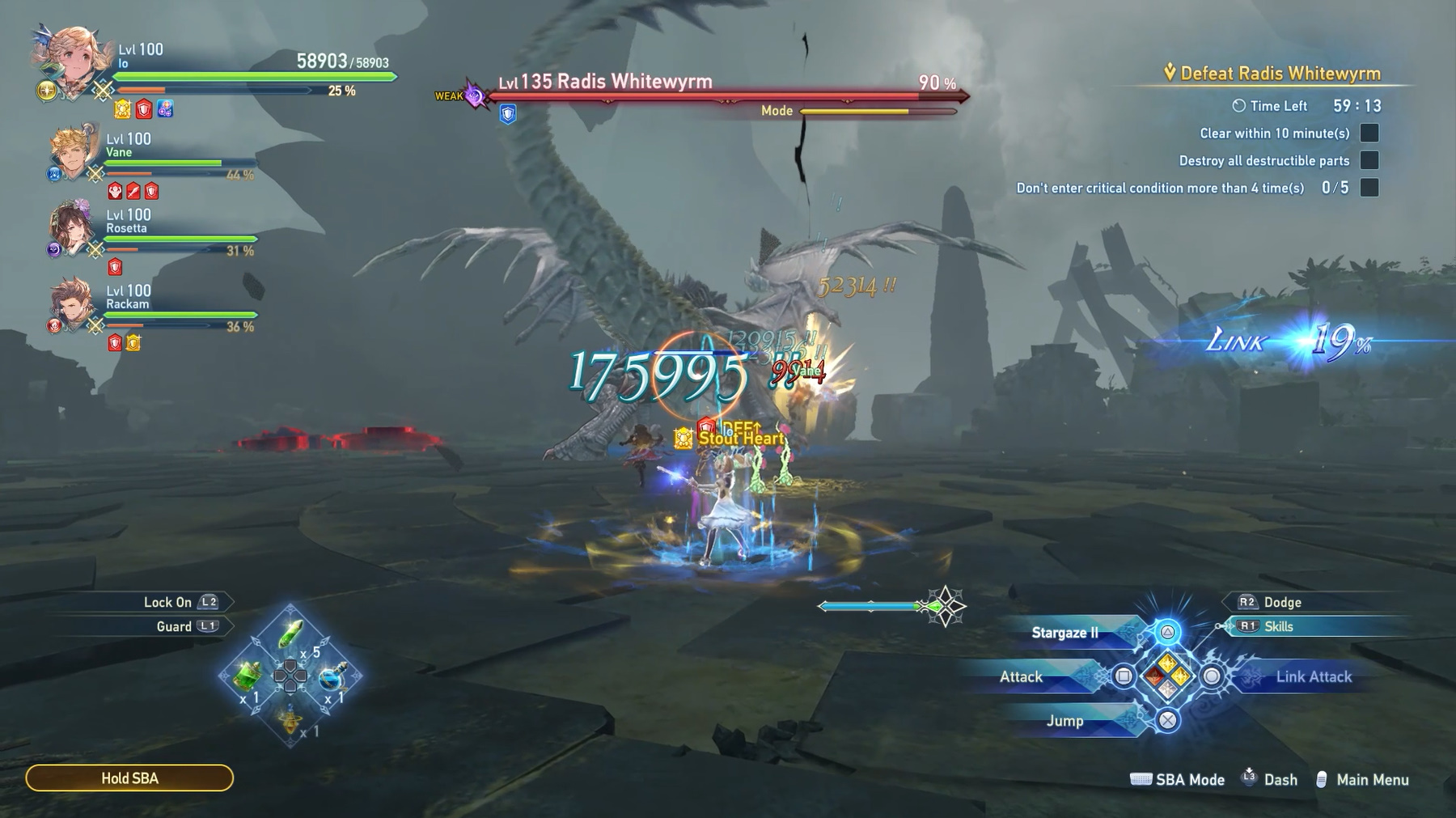Image resolution: width=1456 pixels, height=818 pixels.
Task: Trigger the Link Attack action
Action: [1314, 677]
